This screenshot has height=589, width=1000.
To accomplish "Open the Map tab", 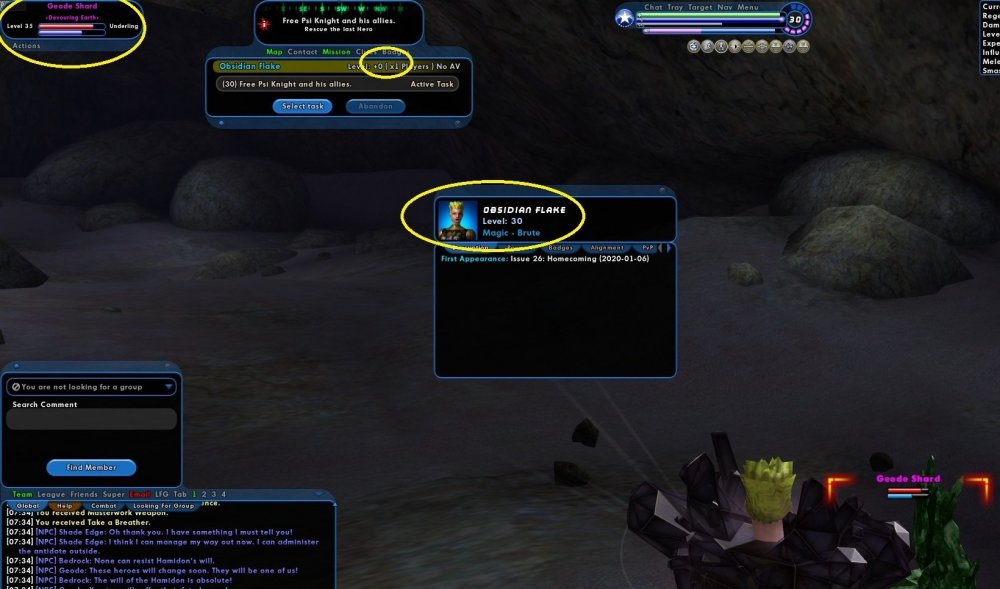I will (x=274, y=52).
